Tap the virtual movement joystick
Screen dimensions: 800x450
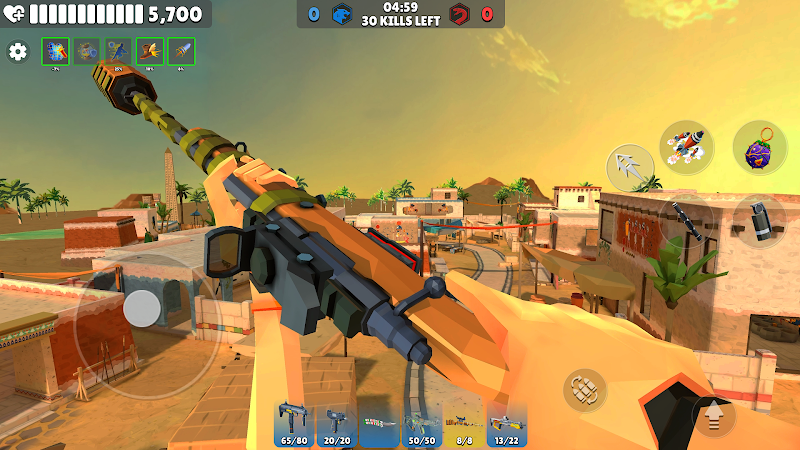tap(142, 308)
